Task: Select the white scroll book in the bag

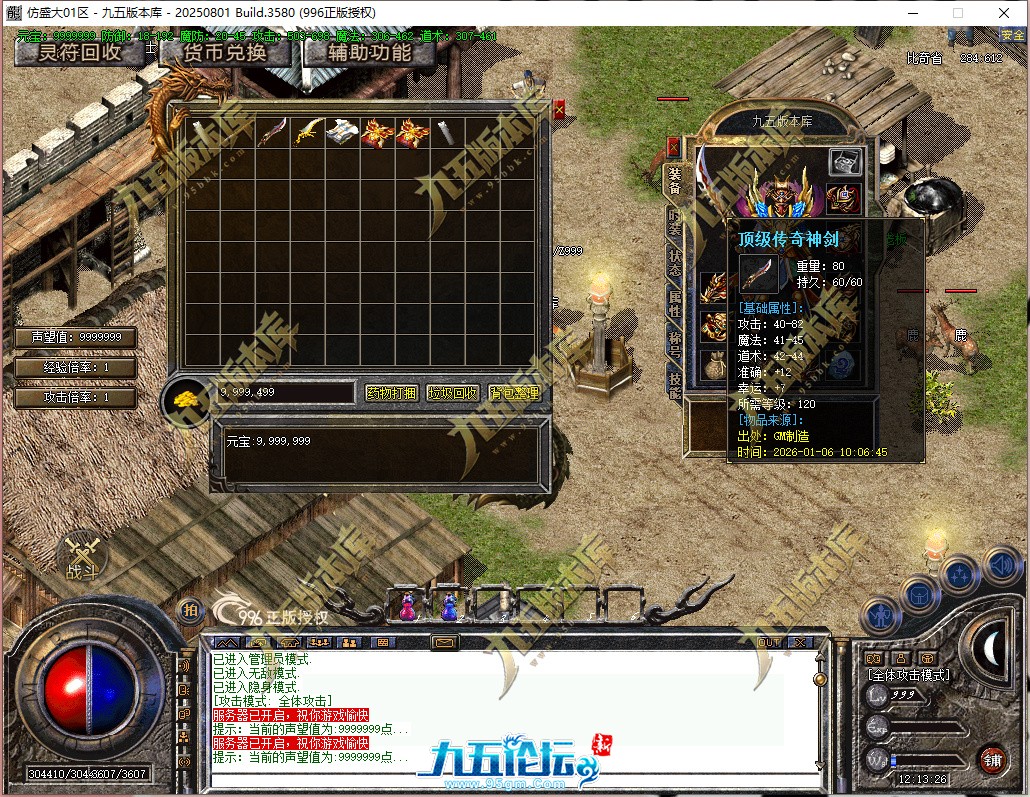Action: [341, 132]
